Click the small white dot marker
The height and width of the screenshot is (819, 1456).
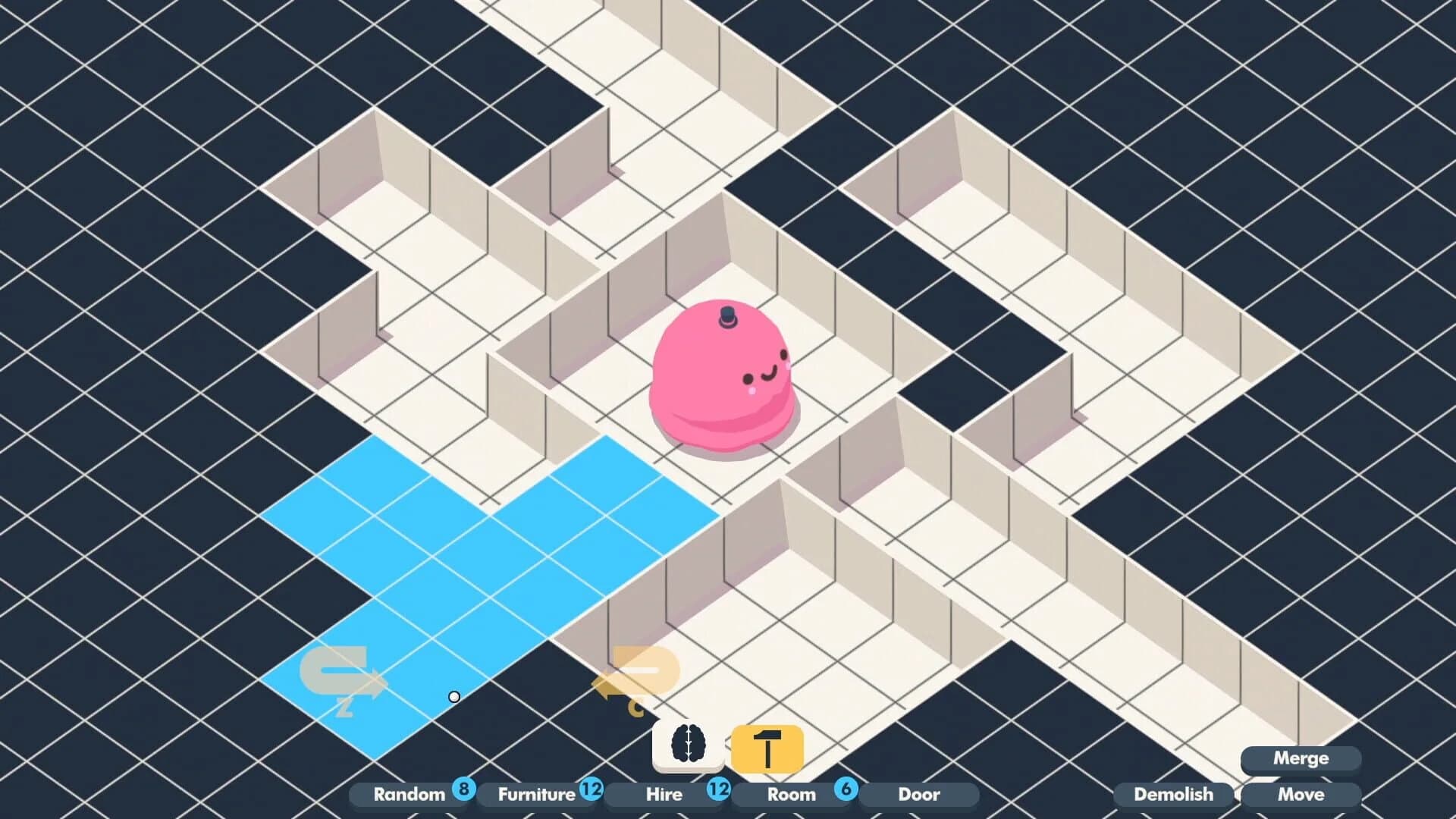[453, 696]
